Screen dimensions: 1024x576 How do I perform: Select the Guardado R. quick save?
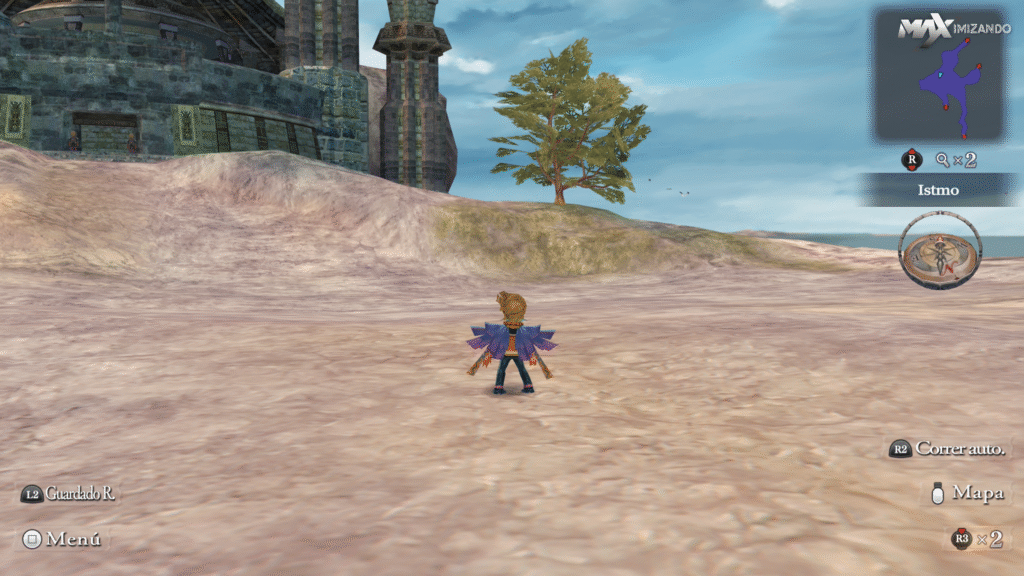pyautogui.click(x=68, y=494)
